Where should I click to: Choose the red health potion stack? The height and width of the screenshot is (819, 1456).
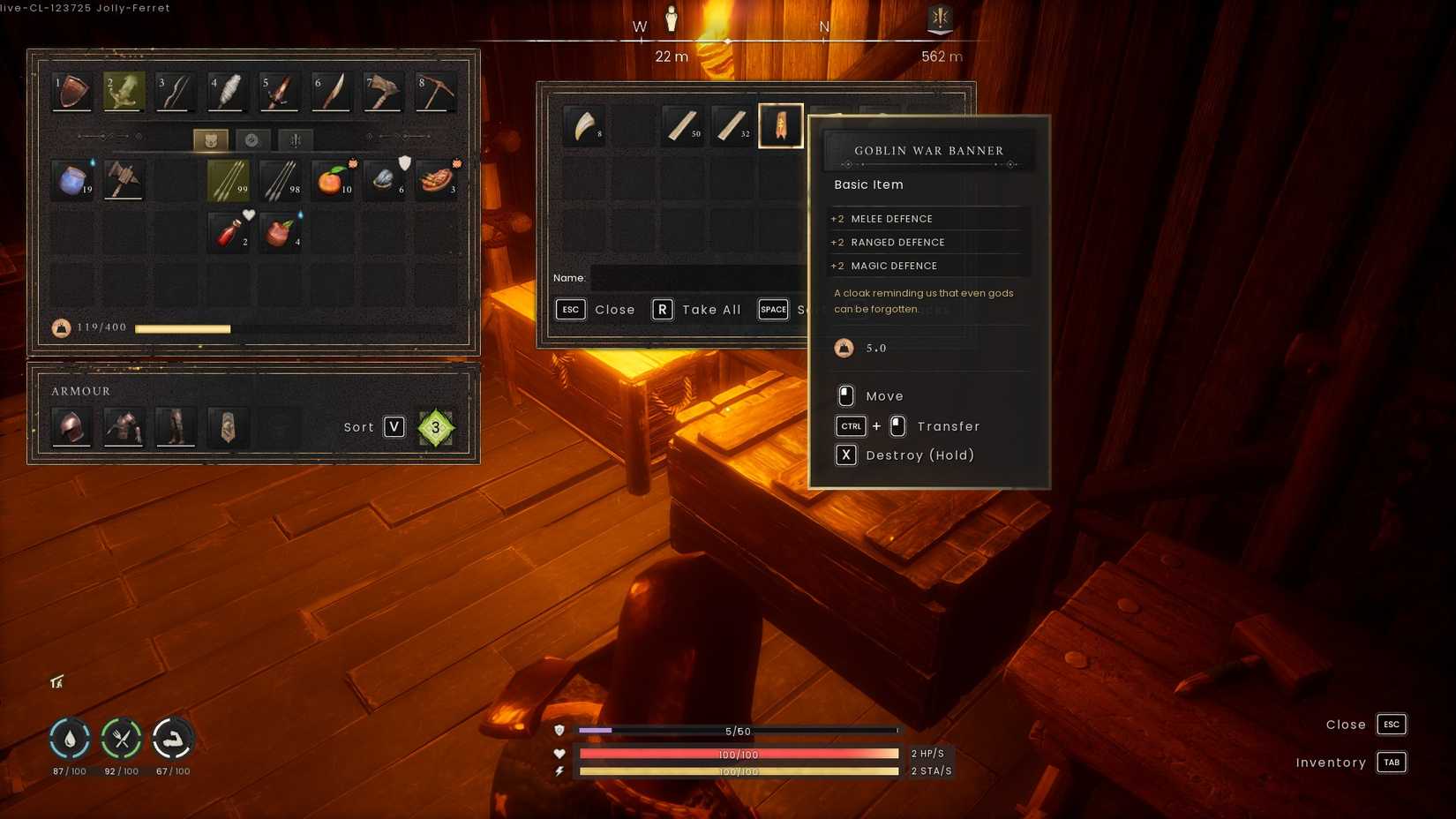229,233
